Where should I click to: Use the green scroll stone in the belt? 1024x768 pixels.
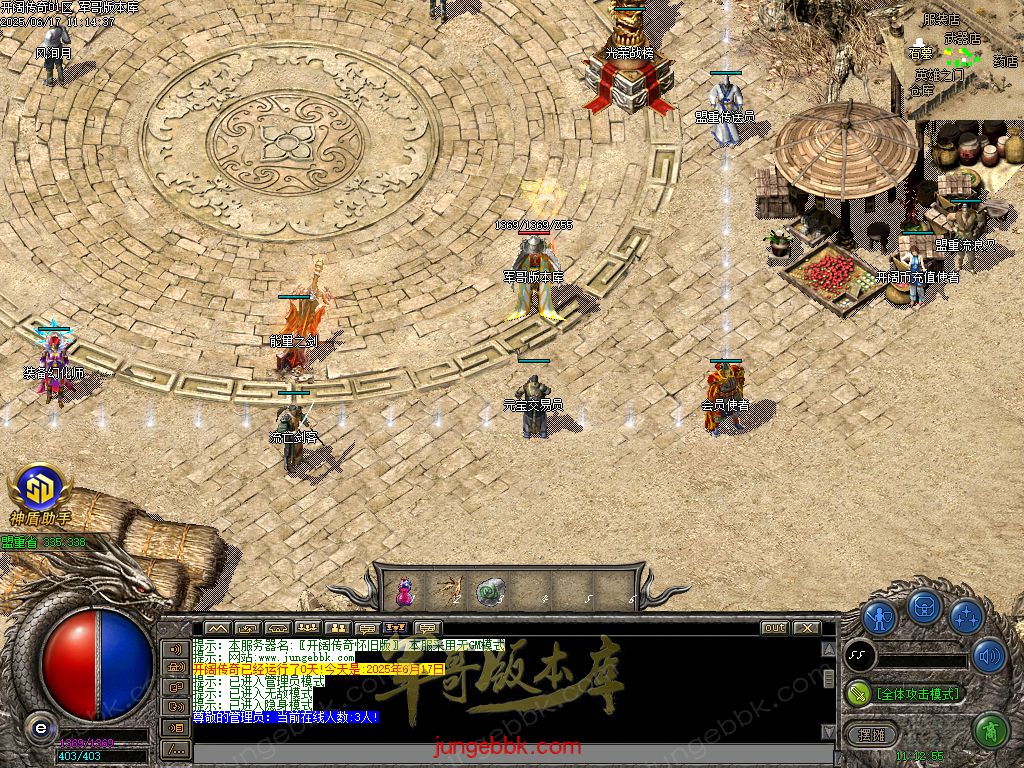point(490,590)
